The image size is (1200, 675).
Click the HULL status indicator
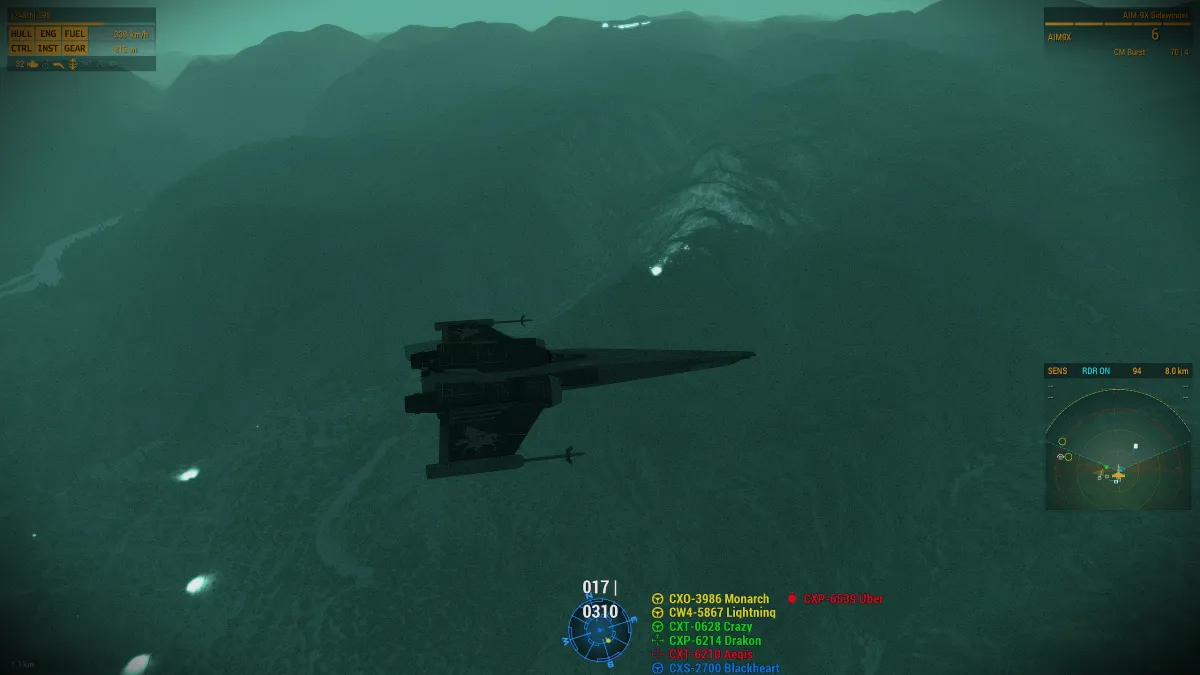tap(21, 34)
